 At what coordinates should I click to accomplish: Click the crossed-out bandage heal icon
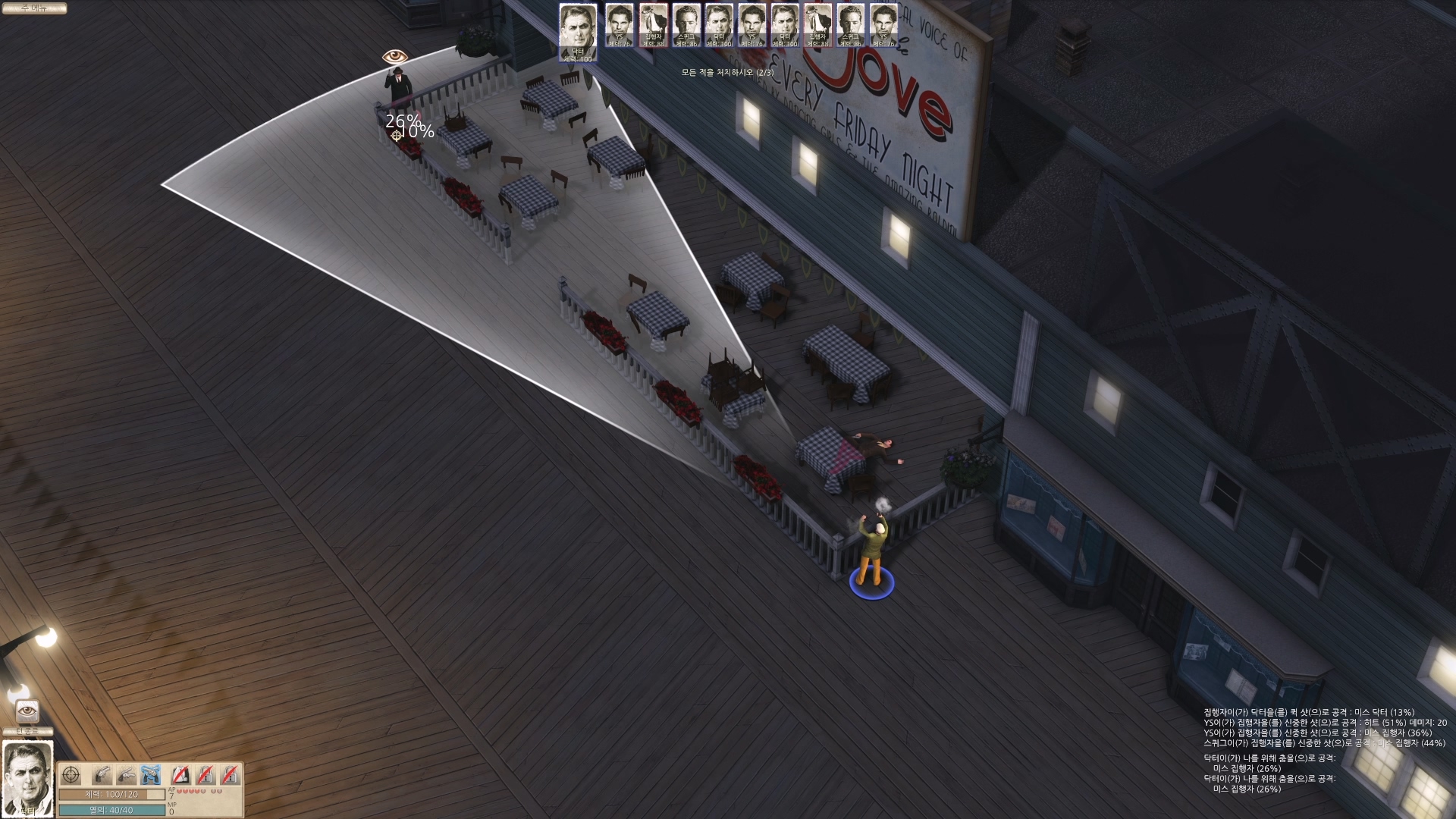(x=180, y=775)
